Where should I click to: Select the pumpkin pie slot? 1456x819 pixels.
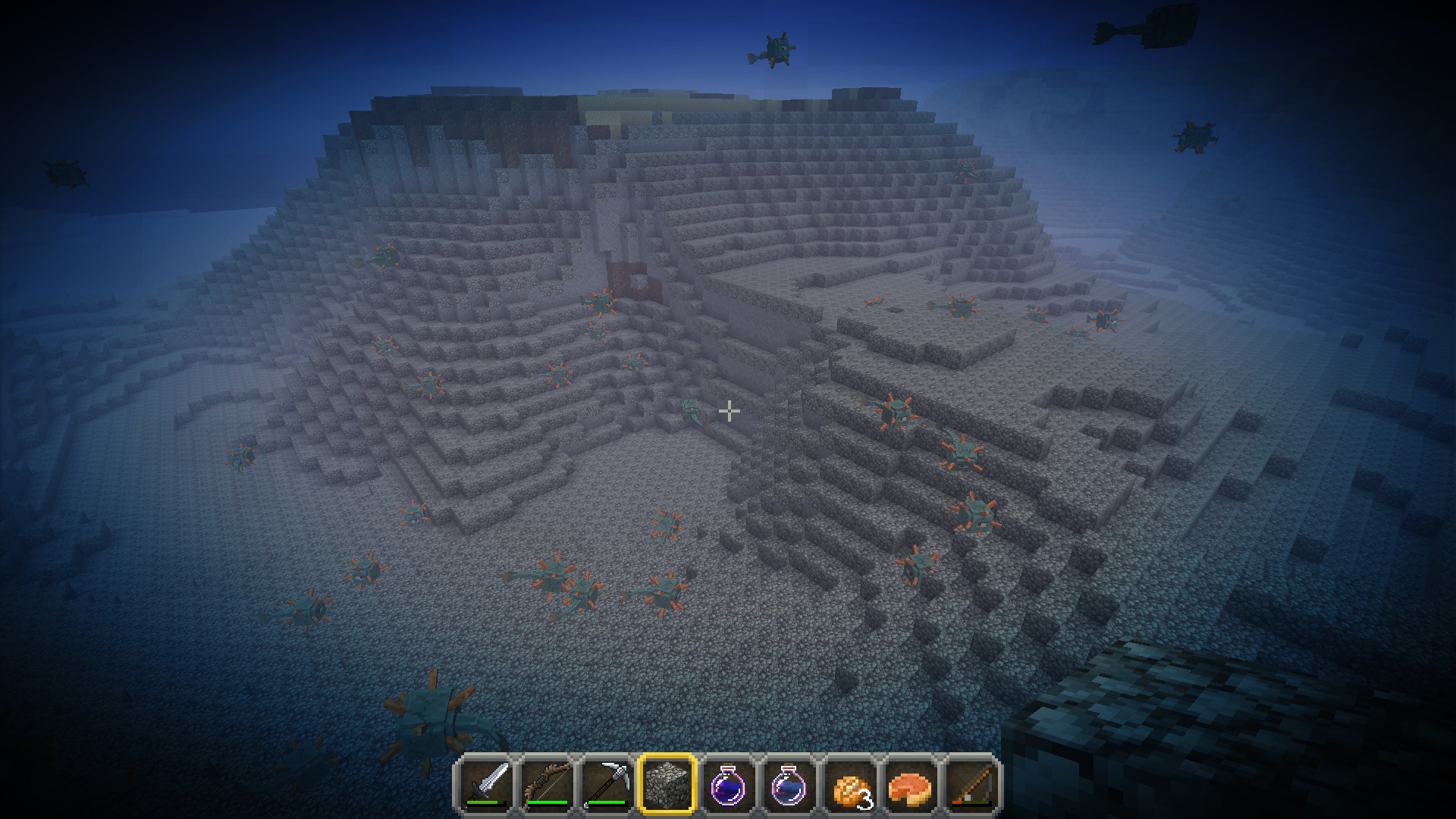pos(911,784)
